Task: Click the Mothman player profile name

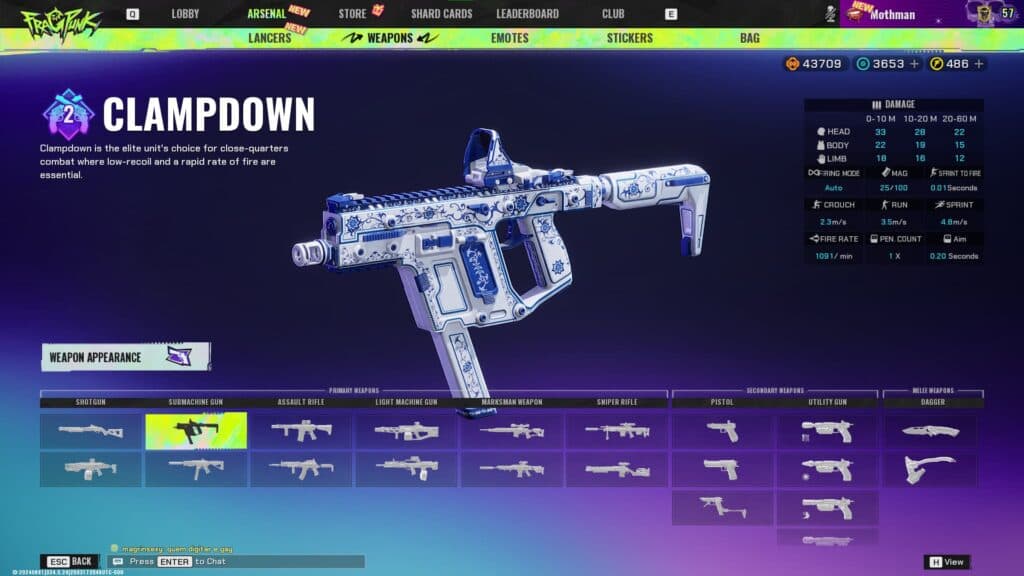Action: click(x=892, y=15)
